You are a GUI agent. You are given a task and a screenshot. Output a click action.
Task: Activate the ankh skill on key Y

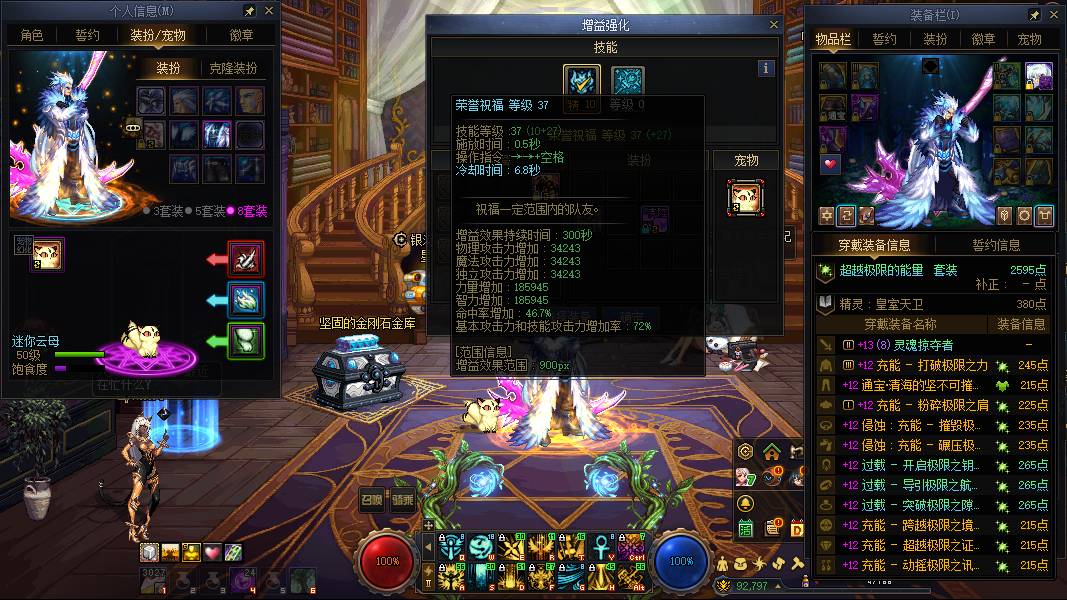600,547
